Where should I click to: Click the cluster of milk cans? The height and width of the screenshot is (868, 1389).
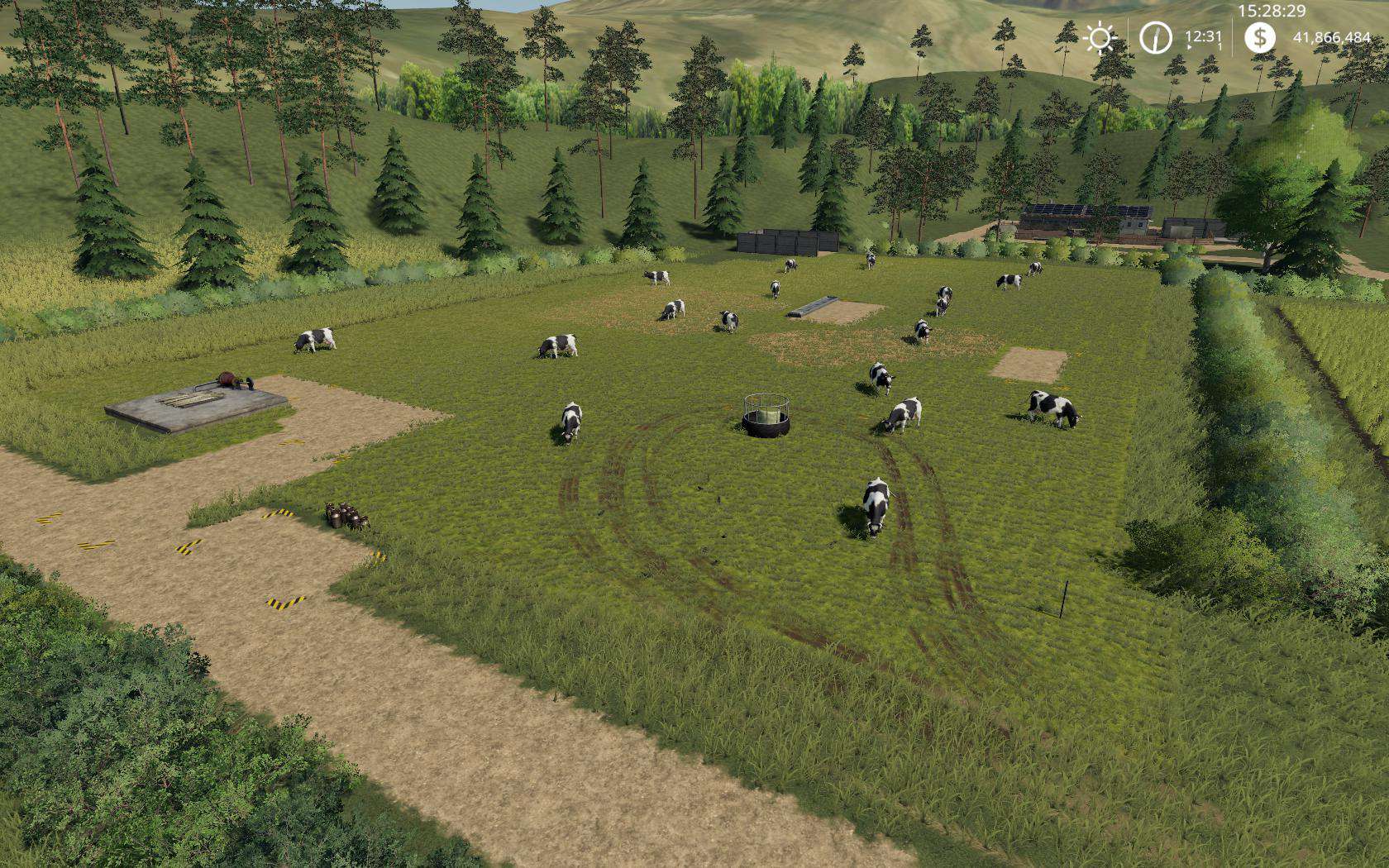click(346, 517)
